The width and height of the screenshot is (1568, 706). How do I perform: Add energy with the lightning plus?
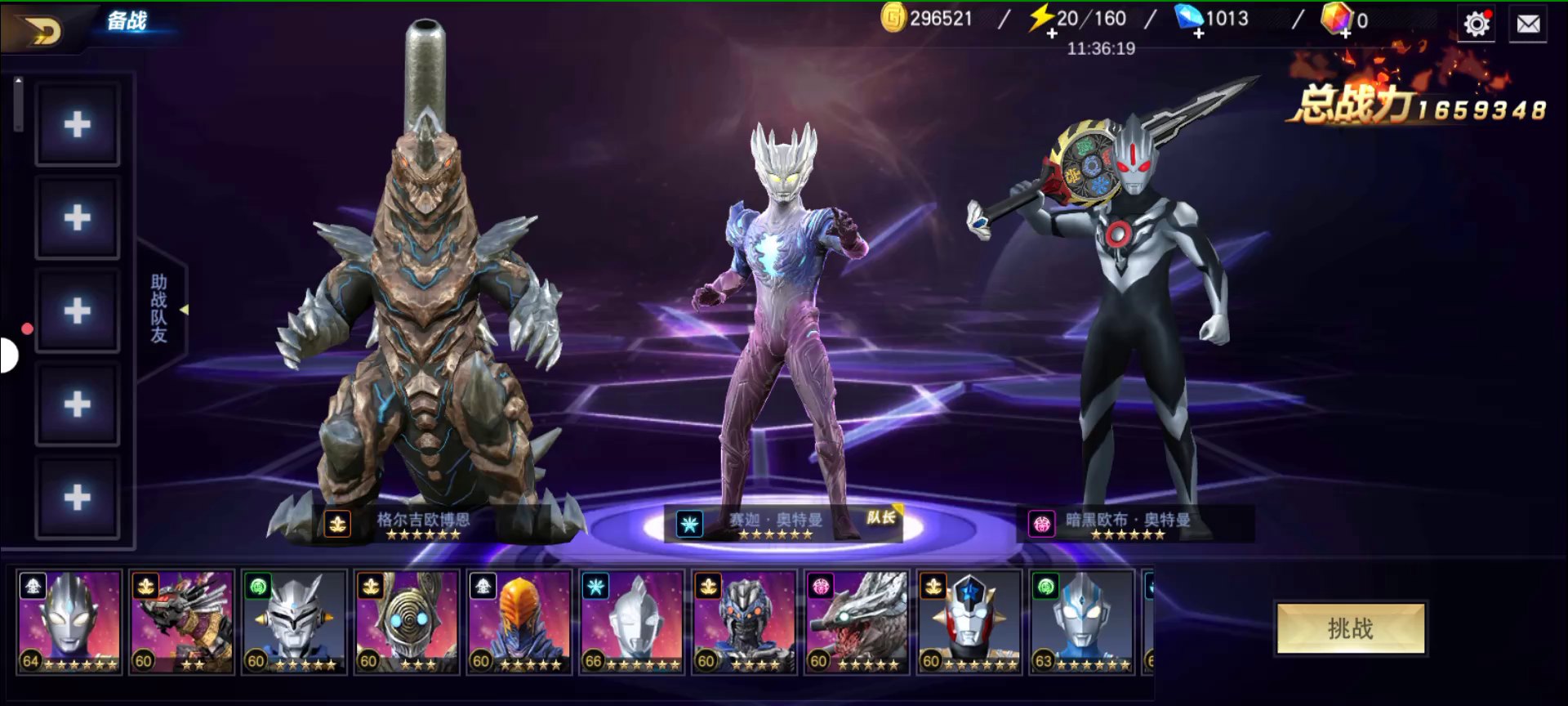(x=1052, y=34)
